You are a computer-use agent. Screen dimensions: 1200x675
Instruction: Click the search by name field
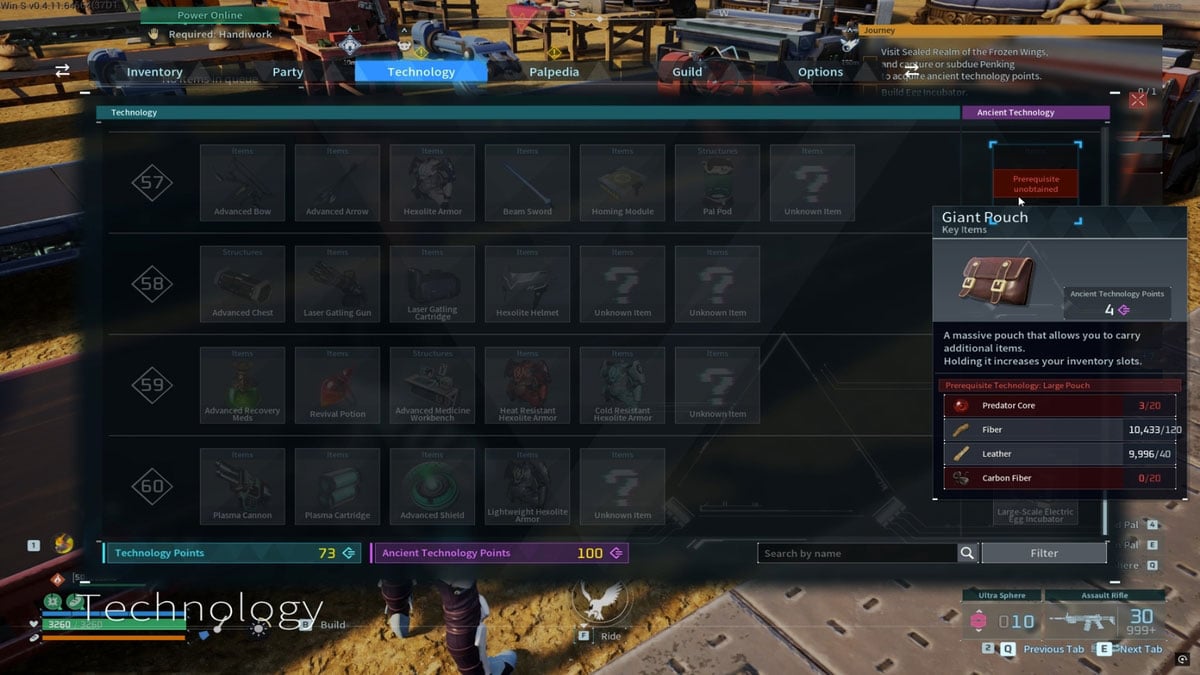click(x=857, y=553)
